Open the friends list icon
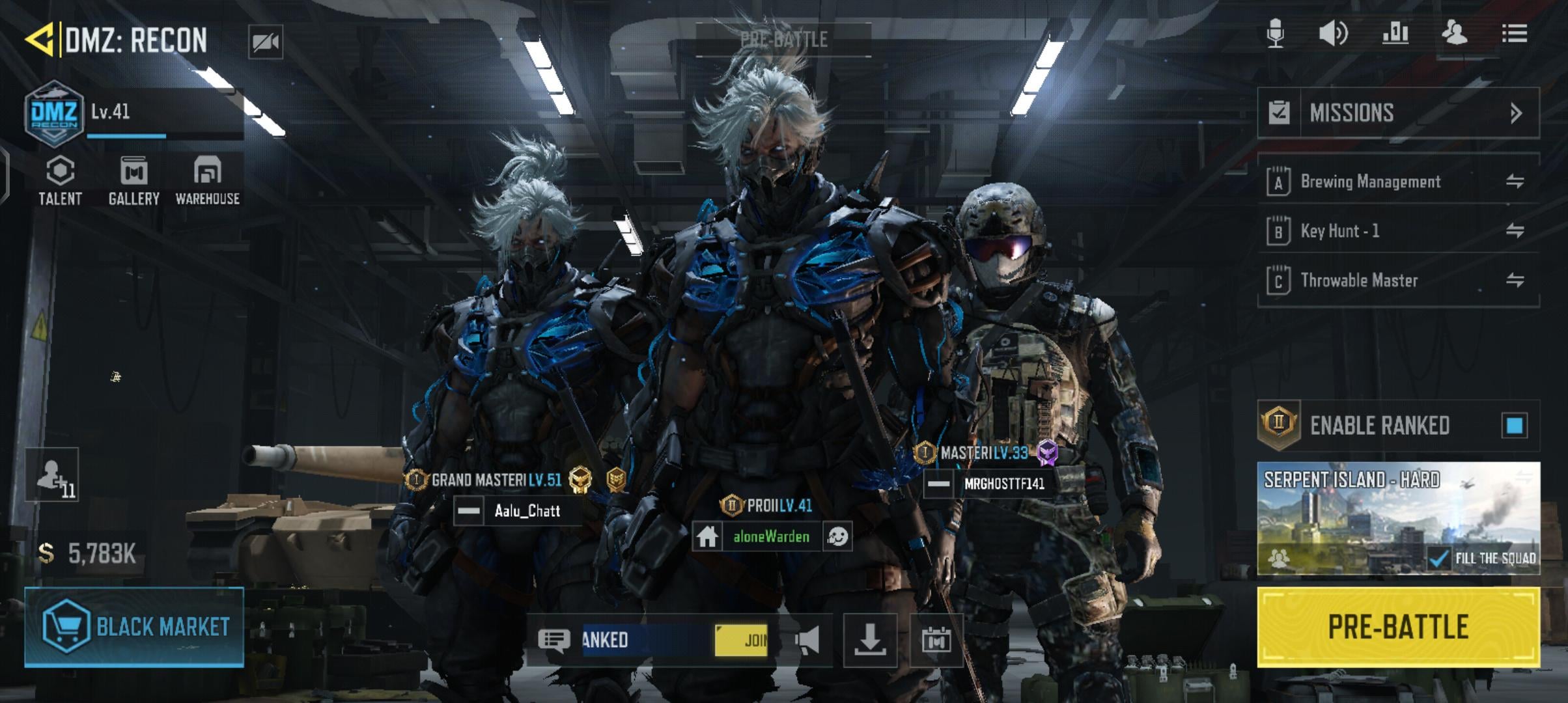1568x703 pixels. point(1454,33)
